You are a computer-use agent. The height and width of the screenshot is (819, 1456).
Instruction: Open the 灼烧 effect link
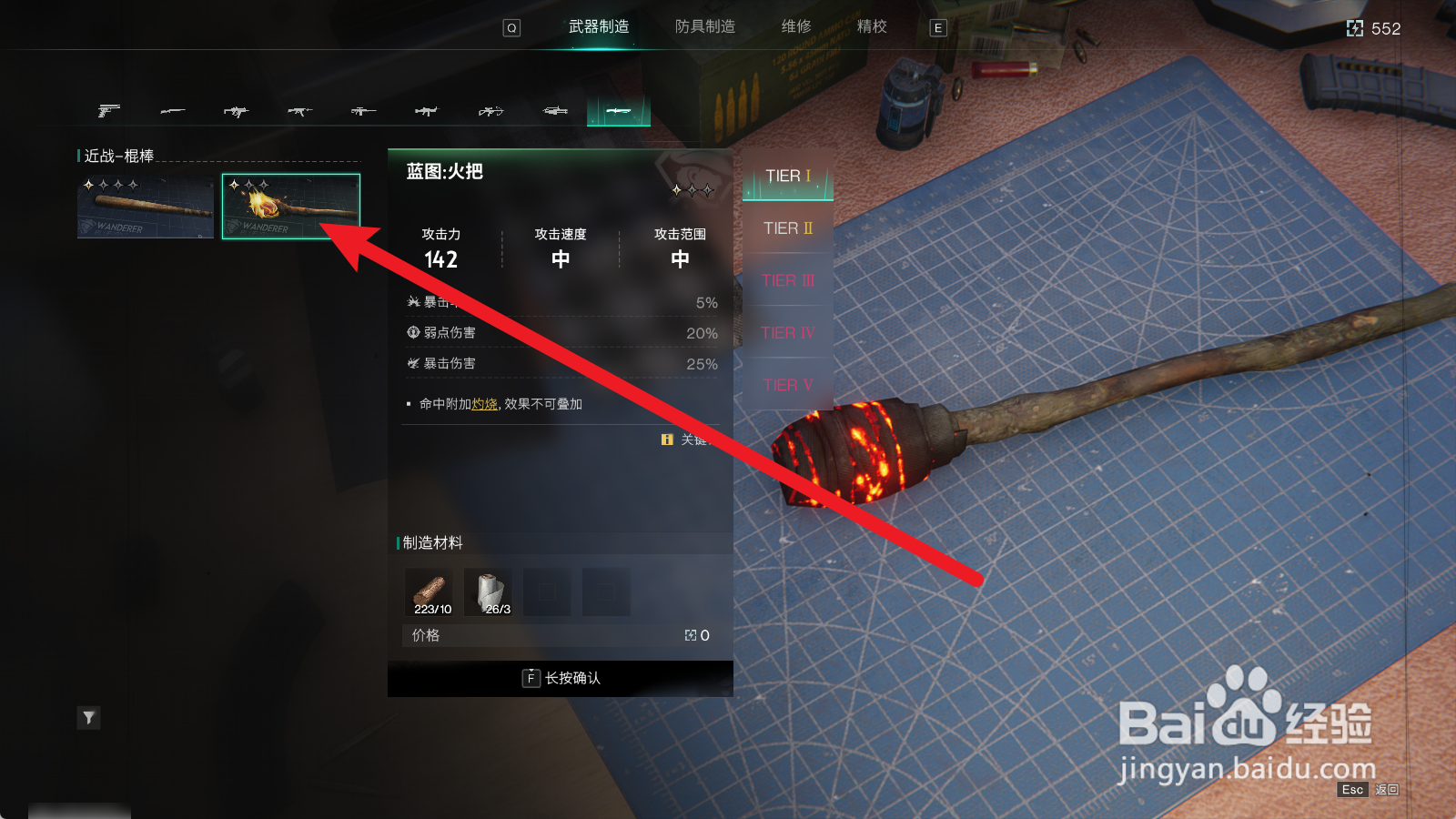[483, 404]
